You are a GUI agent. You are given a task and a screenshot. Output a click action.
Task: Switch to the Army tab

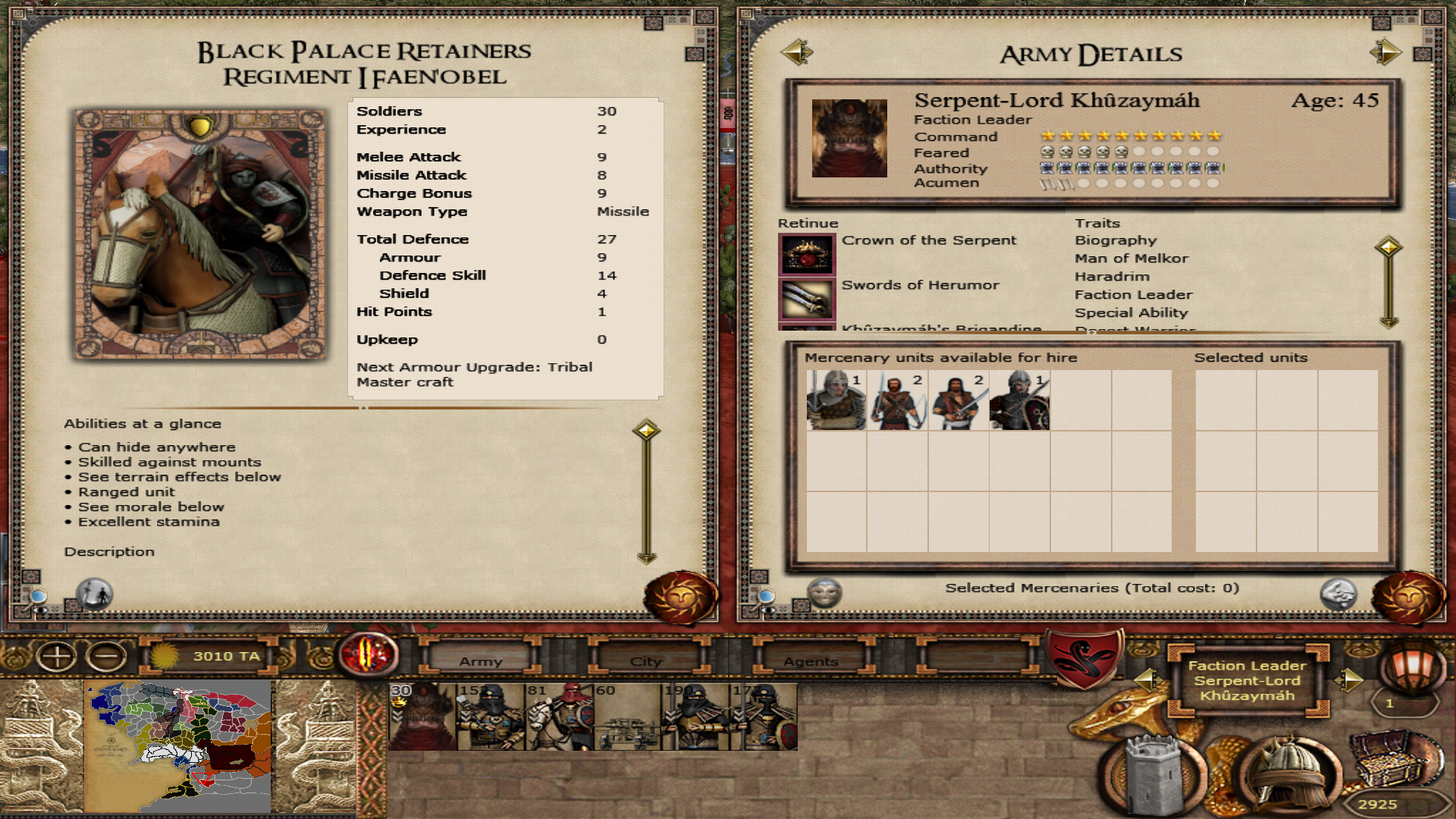[481, 661]
